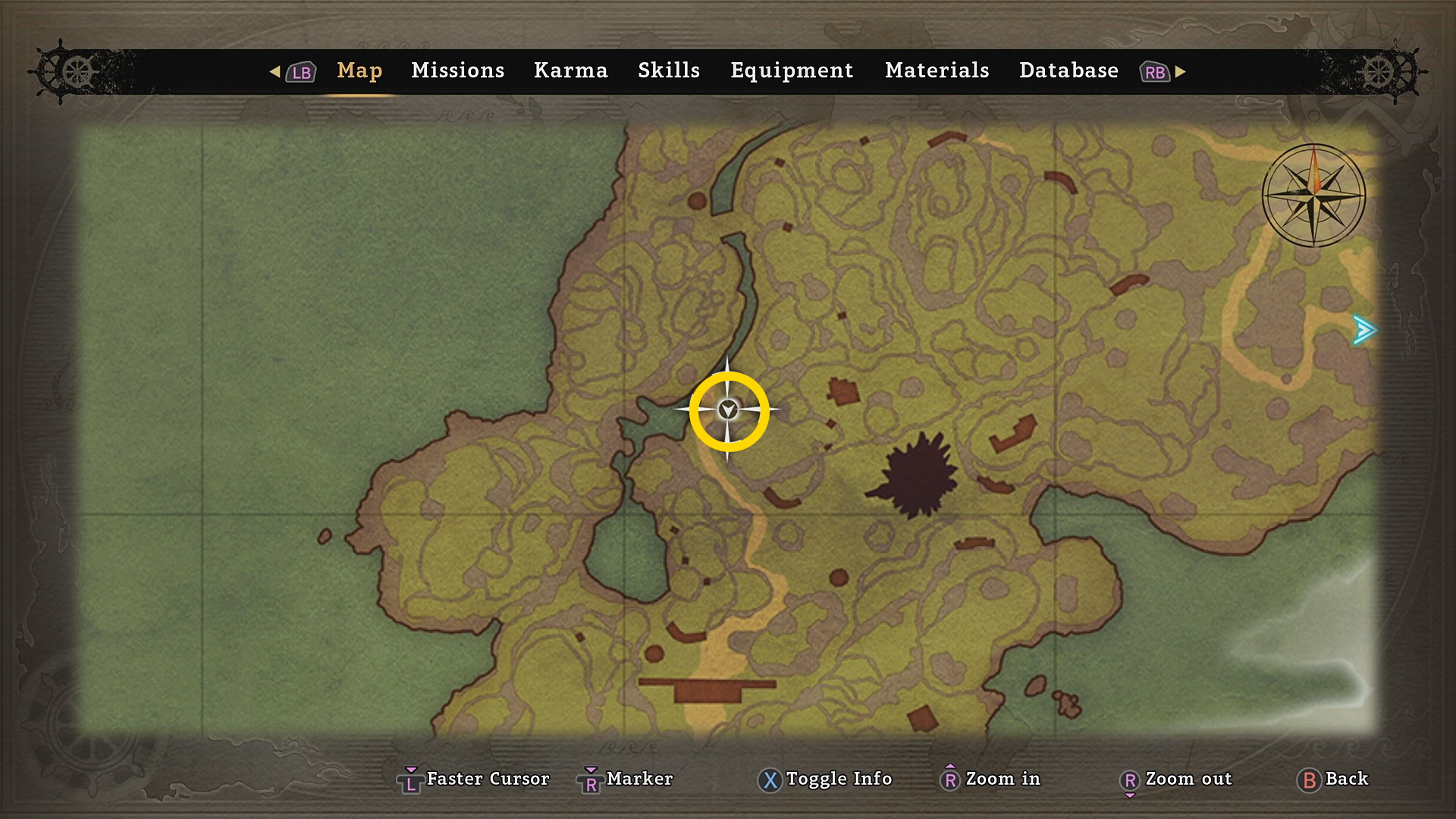
Task: Show the Materials tab
Action: 937,71
